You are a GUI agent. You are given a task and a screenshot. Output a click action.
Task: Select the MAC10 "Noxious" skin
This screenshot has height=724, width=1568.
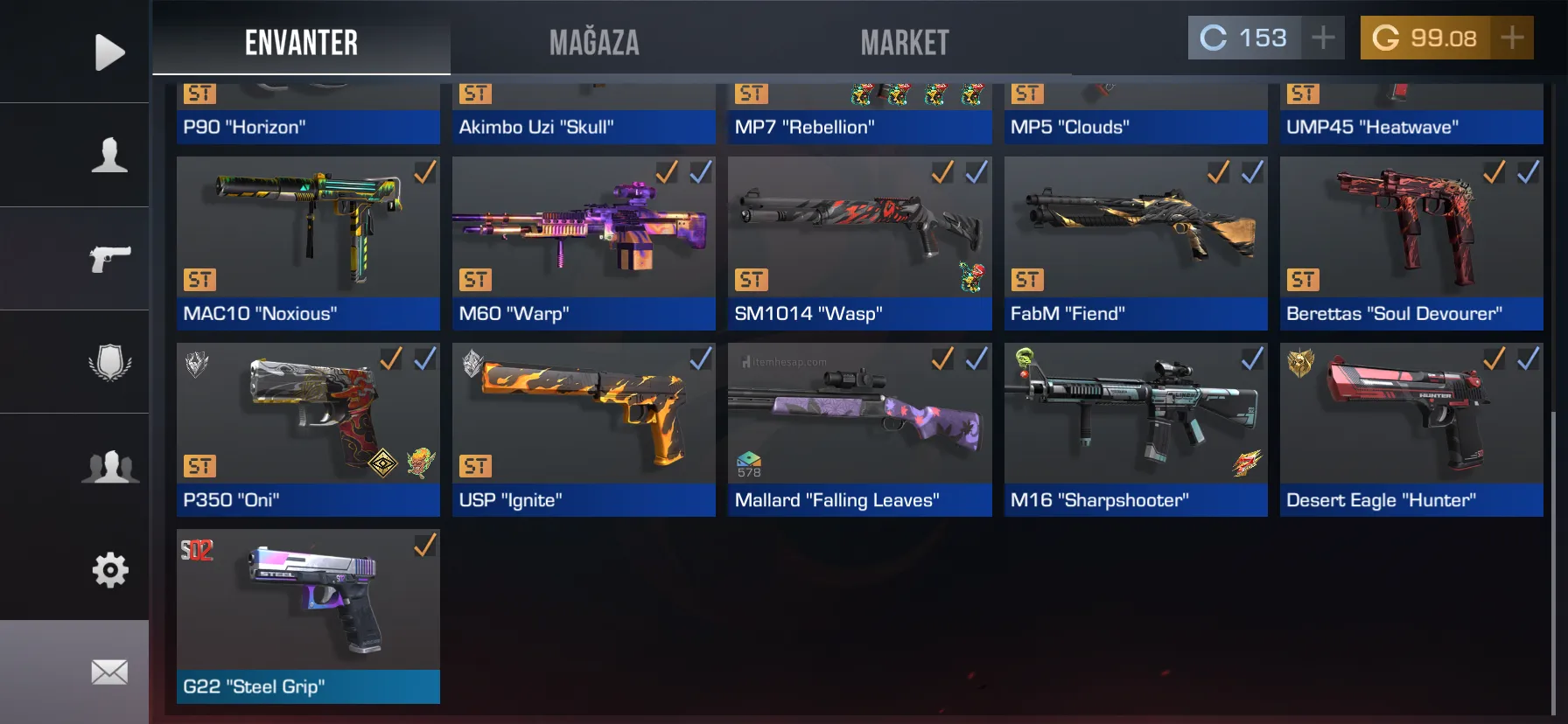tap(308, 243)
